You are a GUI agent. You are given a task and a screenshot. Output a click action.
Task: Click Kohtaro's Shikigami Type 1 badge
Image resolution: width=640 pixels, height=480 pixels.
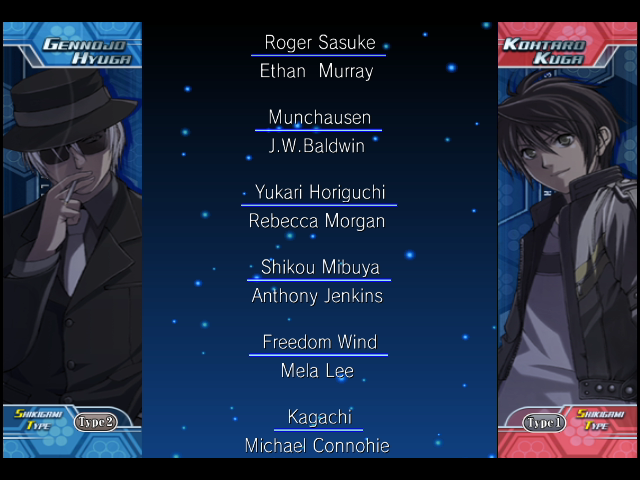[x=545, y=422]
